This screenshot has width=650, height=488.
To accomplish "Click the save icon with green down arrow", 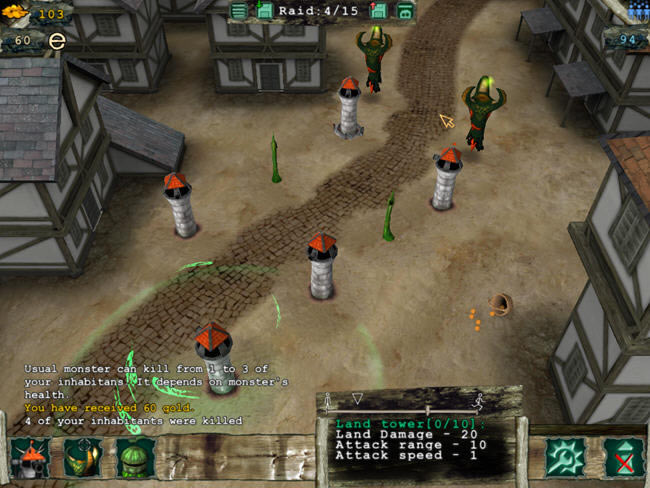I will click(265, 11).
